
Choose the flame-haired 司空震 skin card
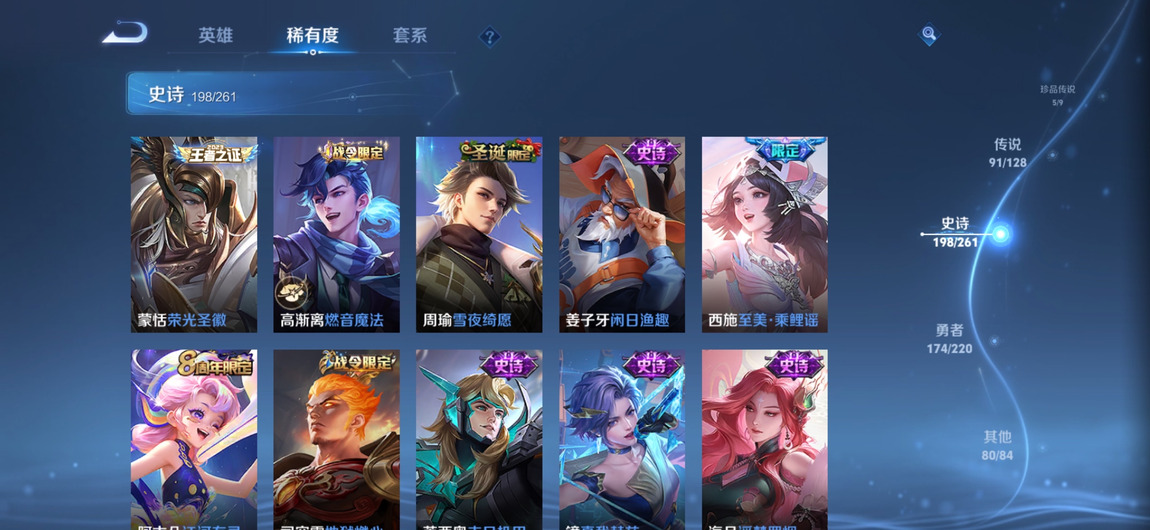coord(336,438)
